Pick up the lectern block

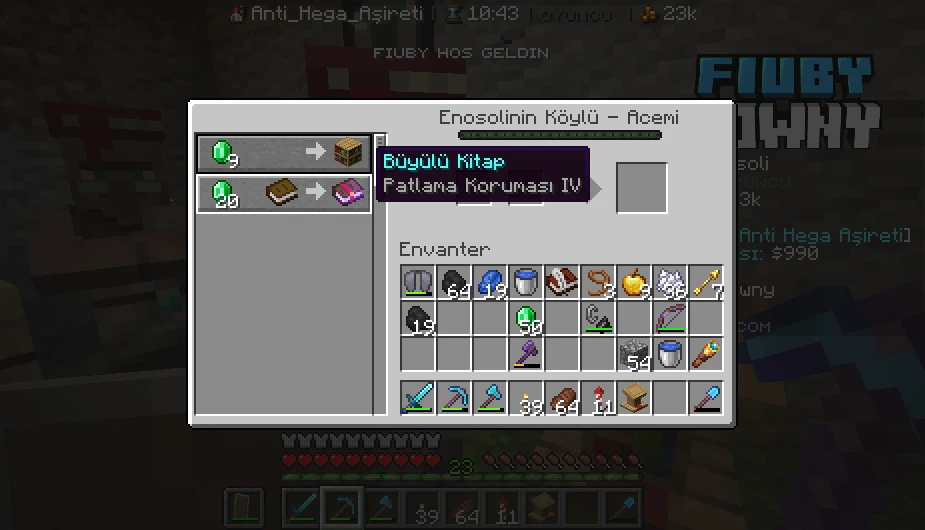pos(633,397)
